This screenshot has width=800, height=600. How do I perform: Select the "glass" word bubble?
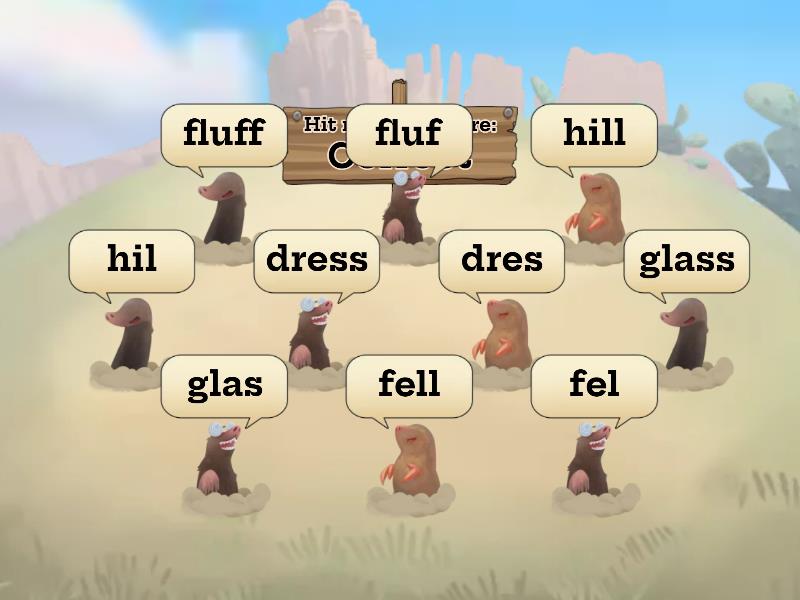click(686, 260)
